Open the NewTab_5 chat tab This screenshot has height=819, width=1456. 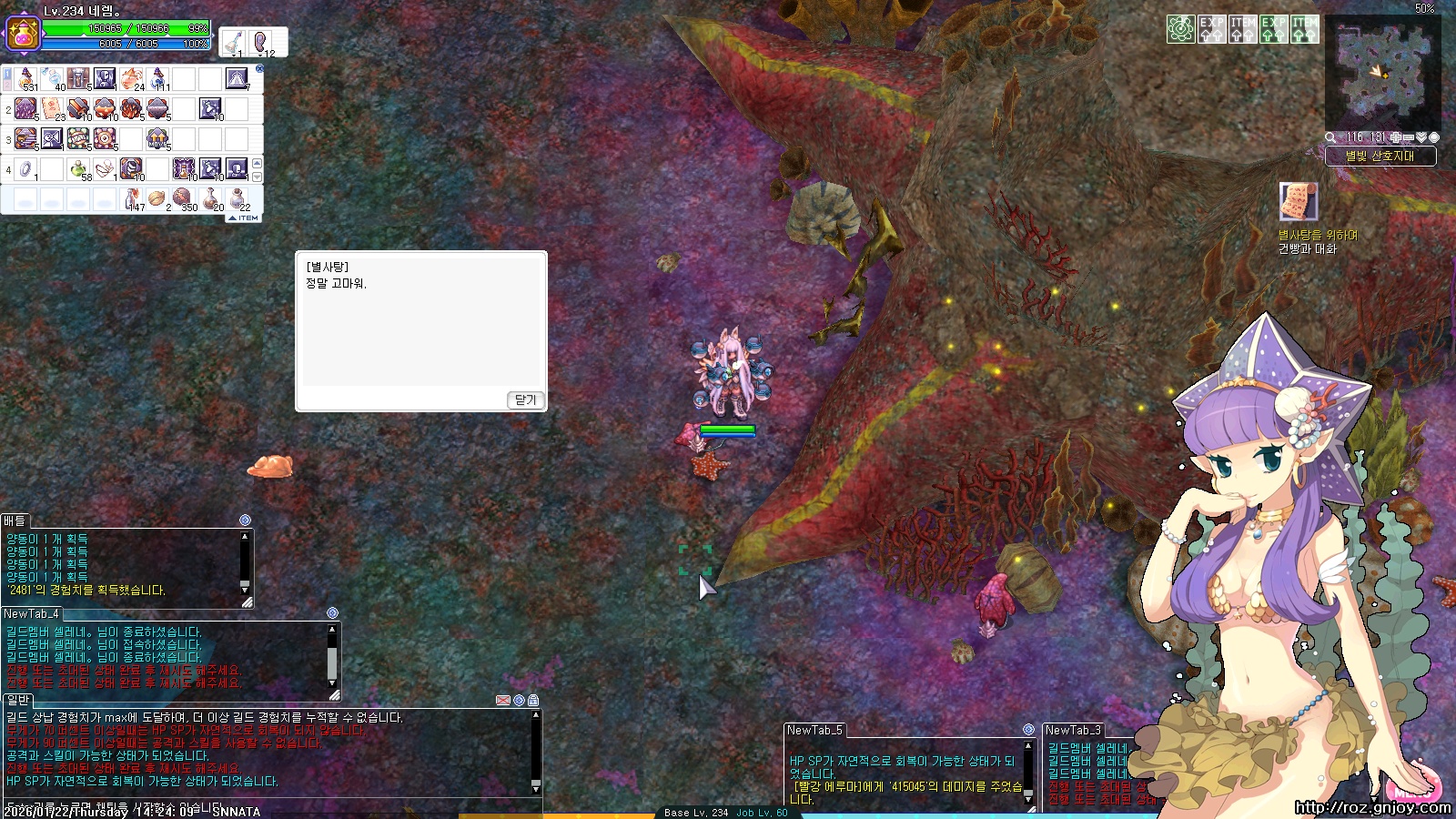(814, 730)
